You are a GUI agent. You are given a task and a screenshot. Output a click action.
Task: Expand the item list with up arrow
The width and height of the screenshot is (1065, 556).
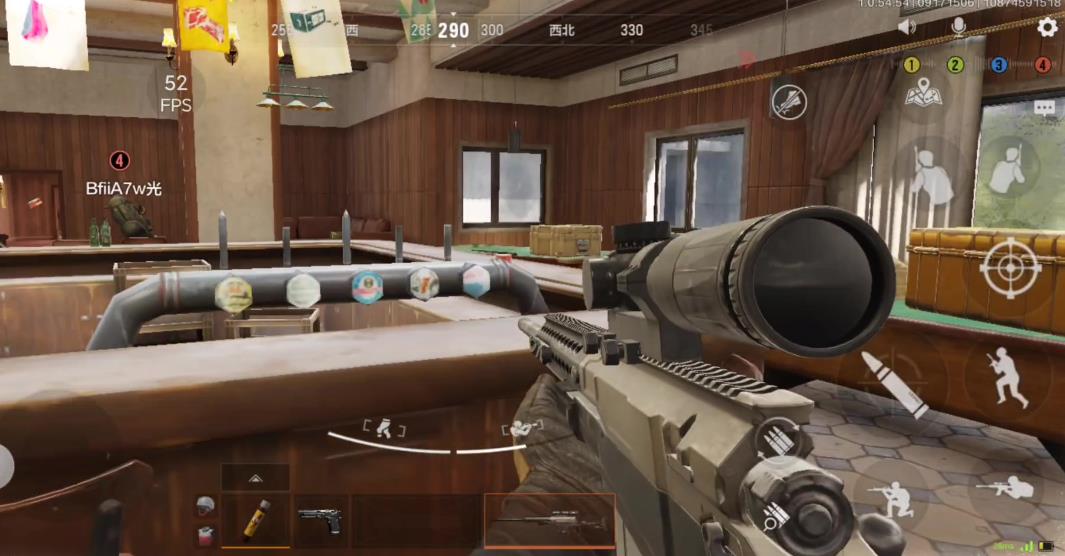[255, 478]
